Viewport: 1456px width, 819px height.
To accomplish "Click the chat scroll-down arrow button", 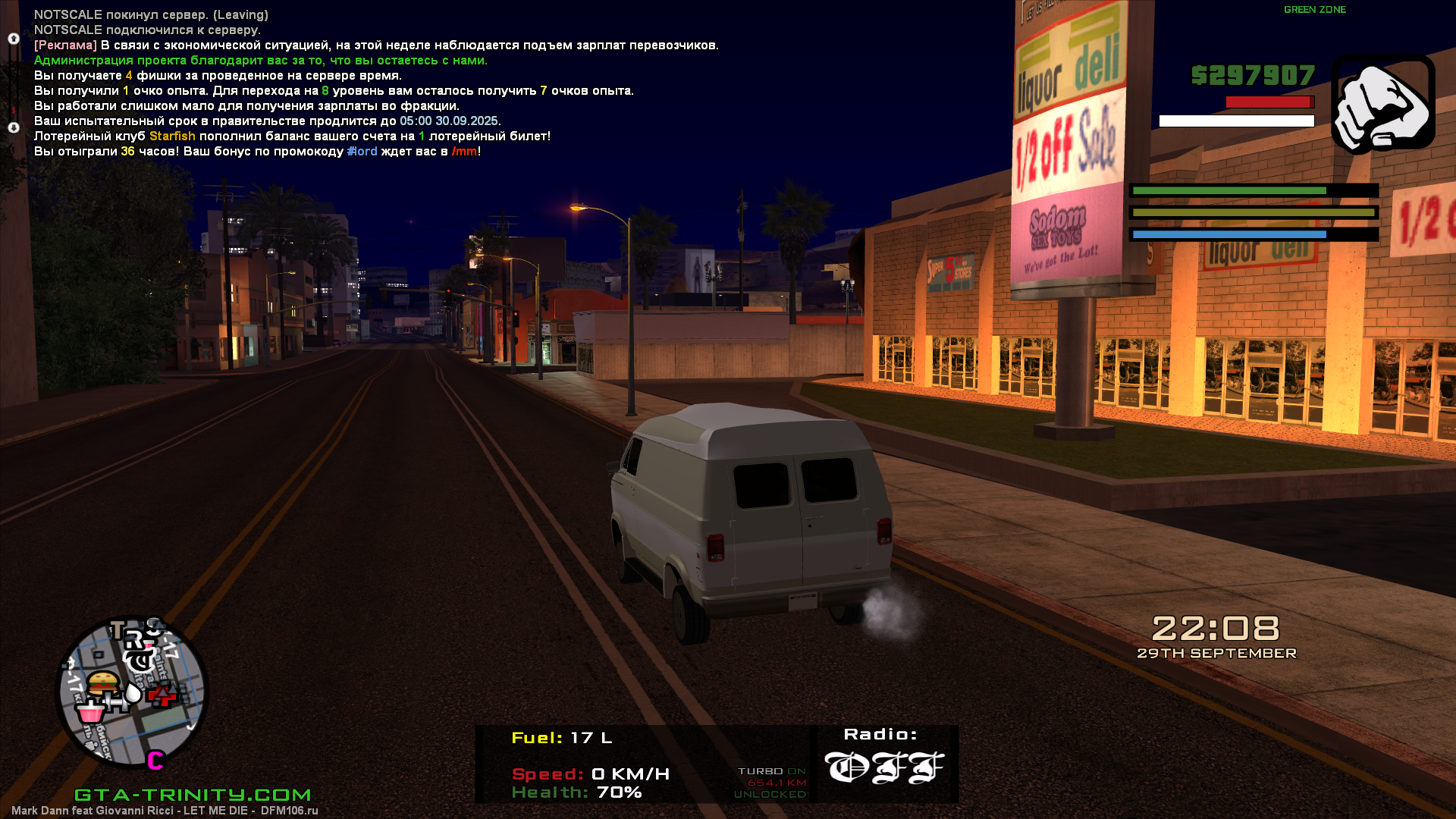I will coord(14,127).
